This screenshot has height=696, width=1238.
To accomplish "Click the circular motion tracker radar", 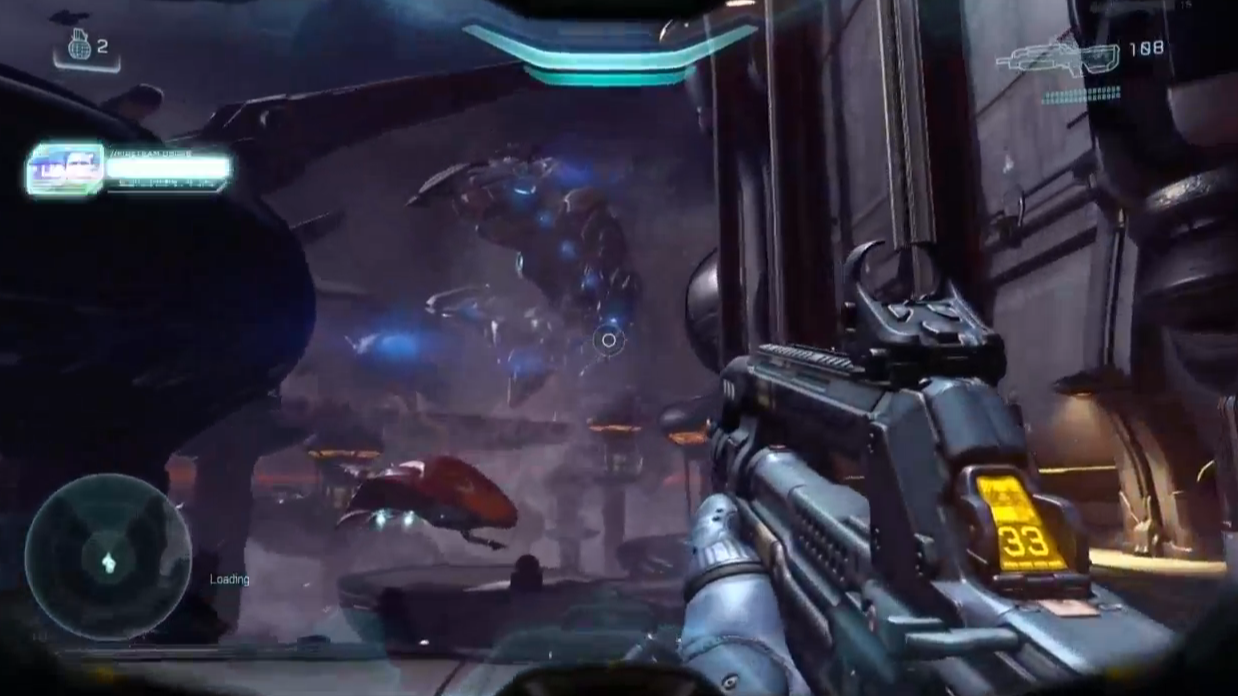I will (108, 558).
